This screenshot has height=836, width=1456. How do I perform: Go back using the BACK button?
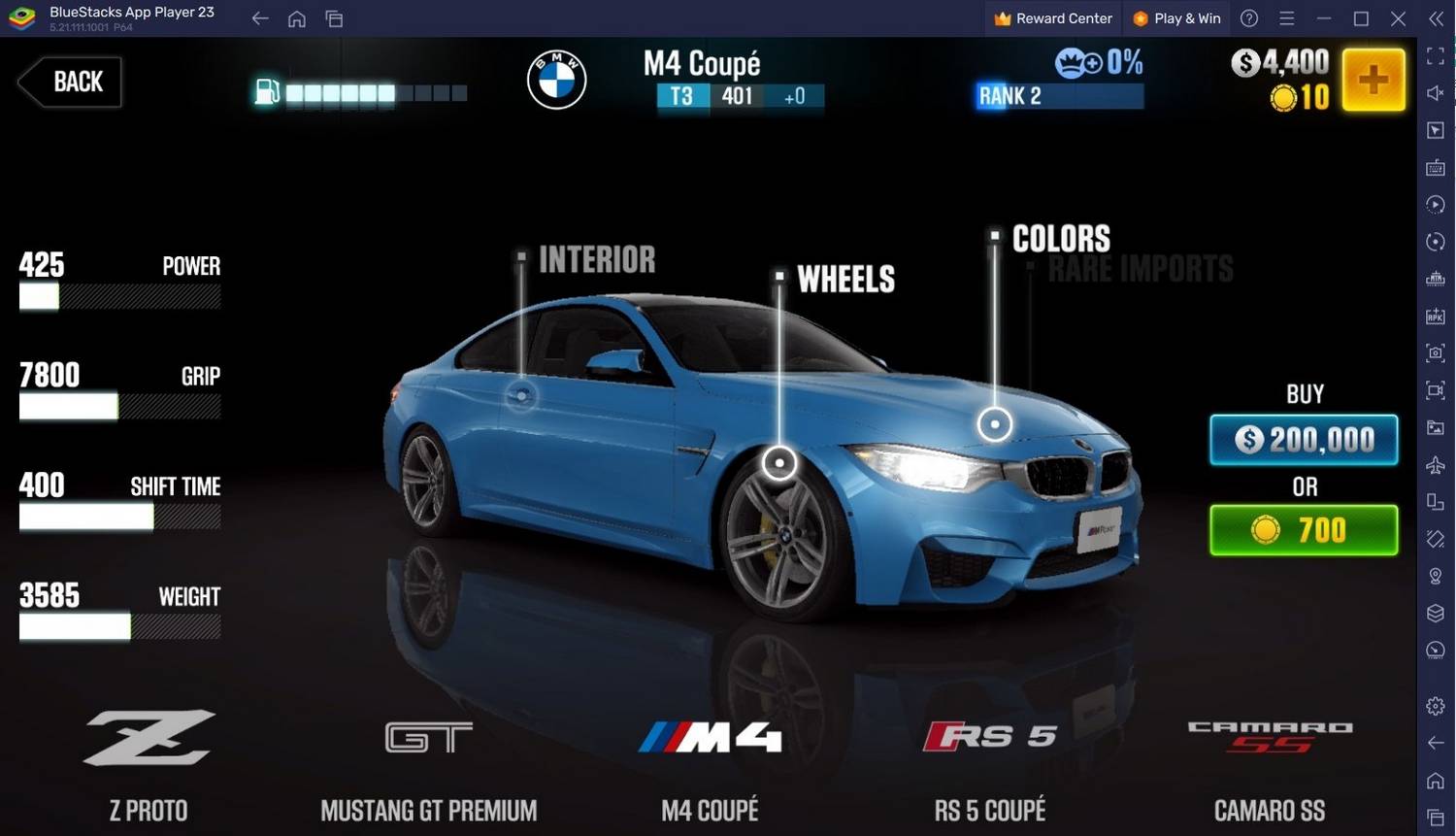[x=70, y=82]
